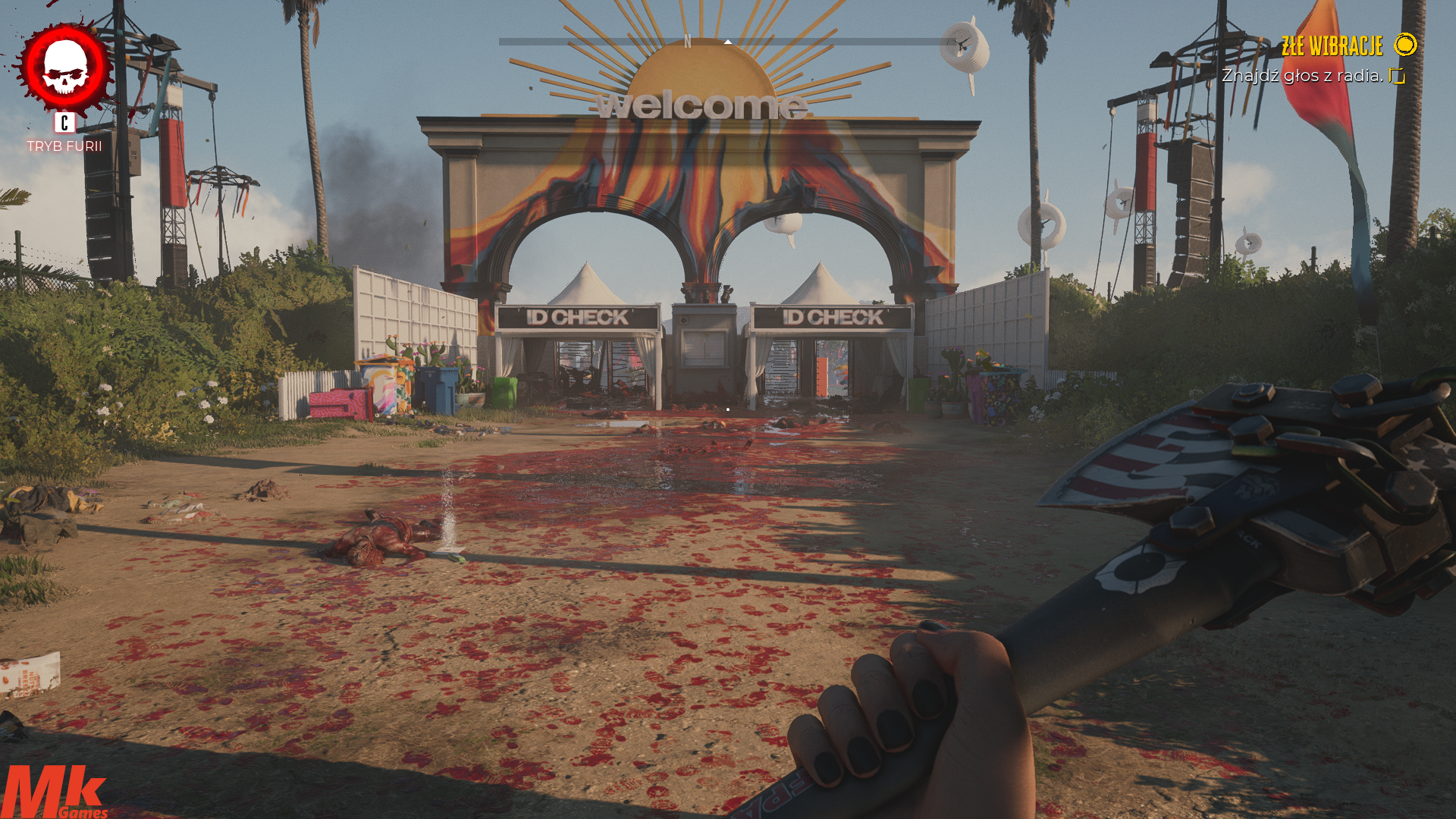Click the yellow quest marker circle icon
This screenshot has width=1456, height=819.
tap(1405, 45)
